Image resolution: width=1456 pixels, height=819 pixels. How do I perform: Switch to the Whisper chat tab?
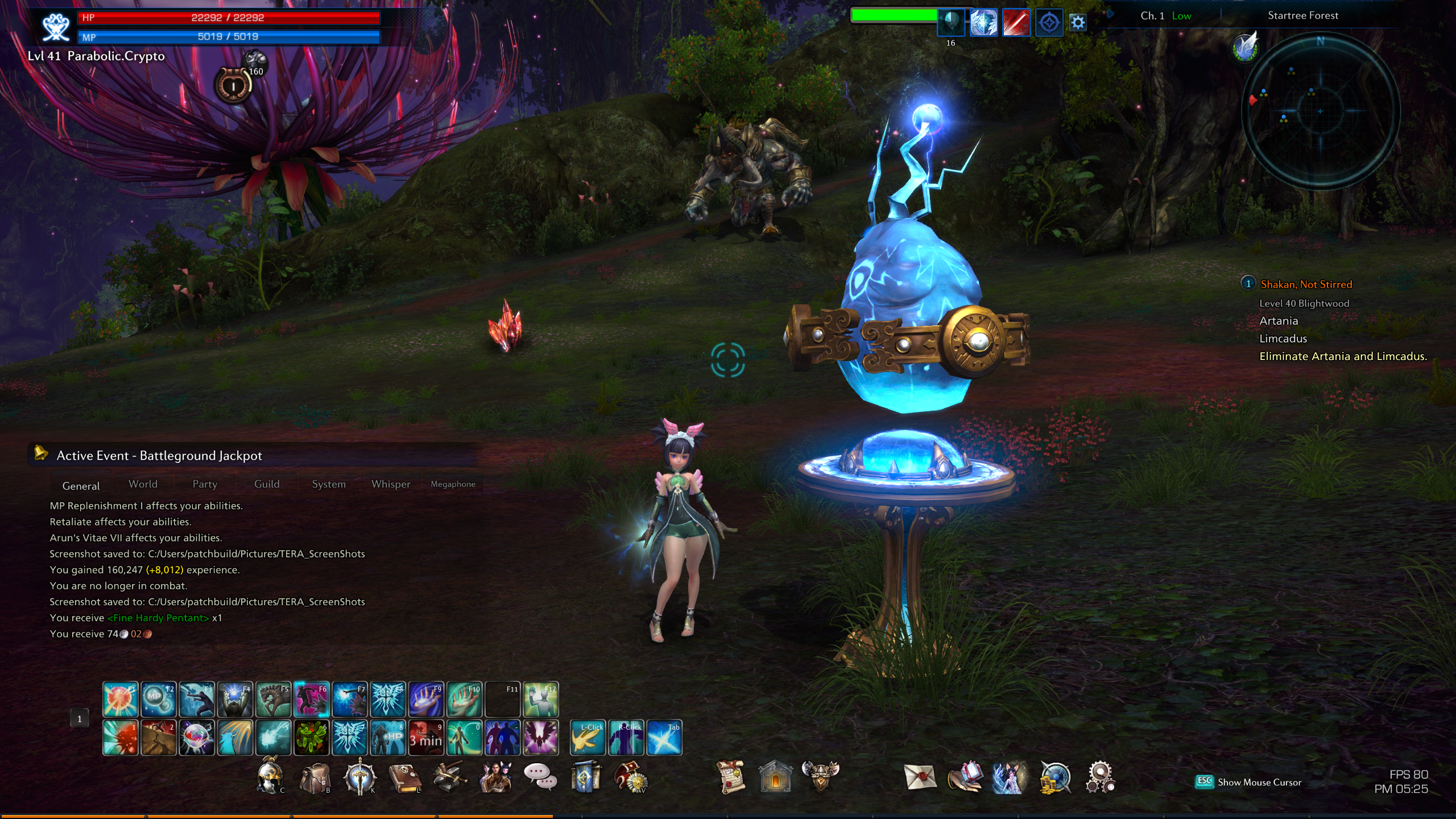tap(391, 484)
